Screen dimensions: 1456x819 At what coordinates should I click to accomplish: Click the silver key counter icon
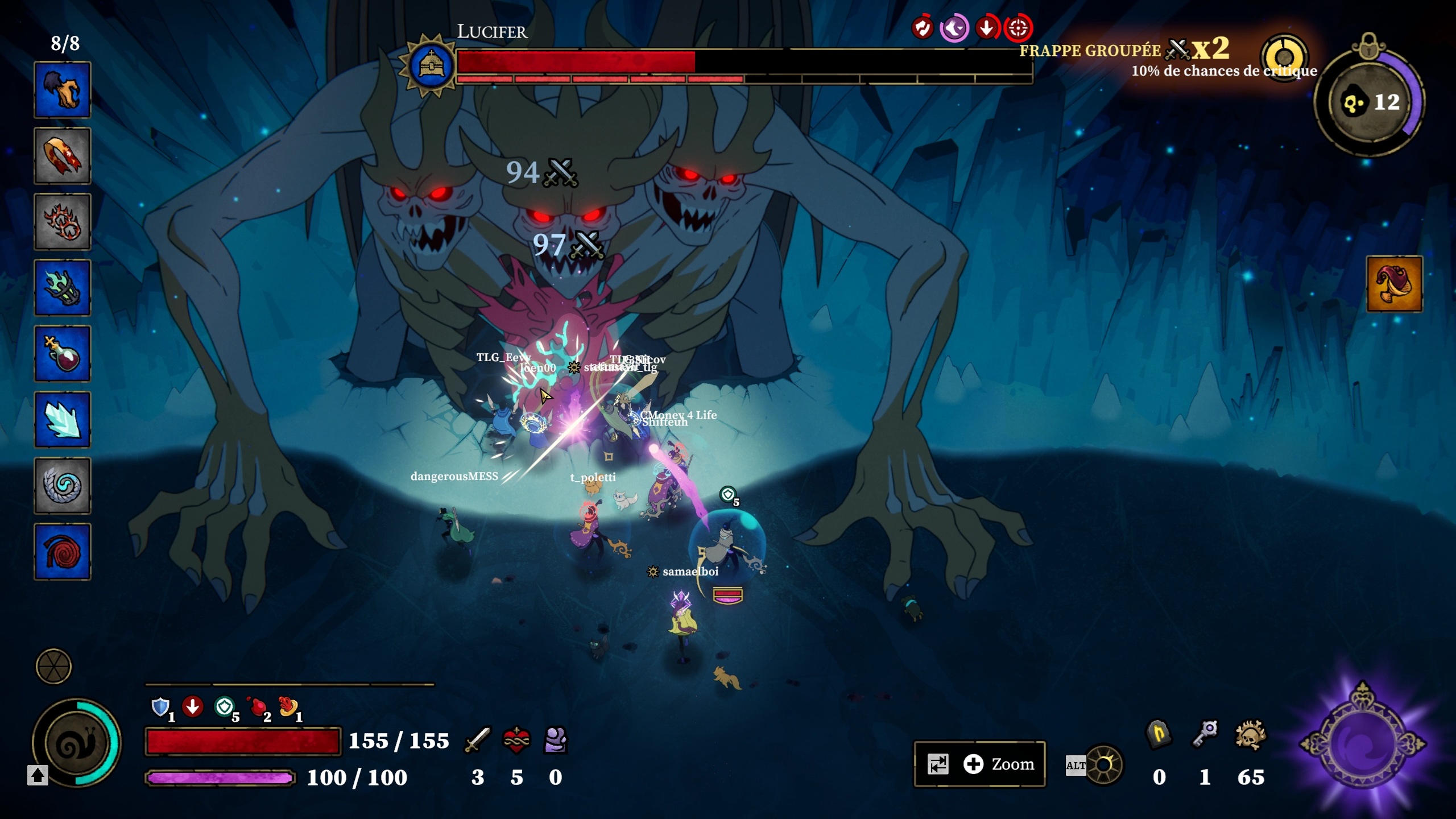[1205, 734]
